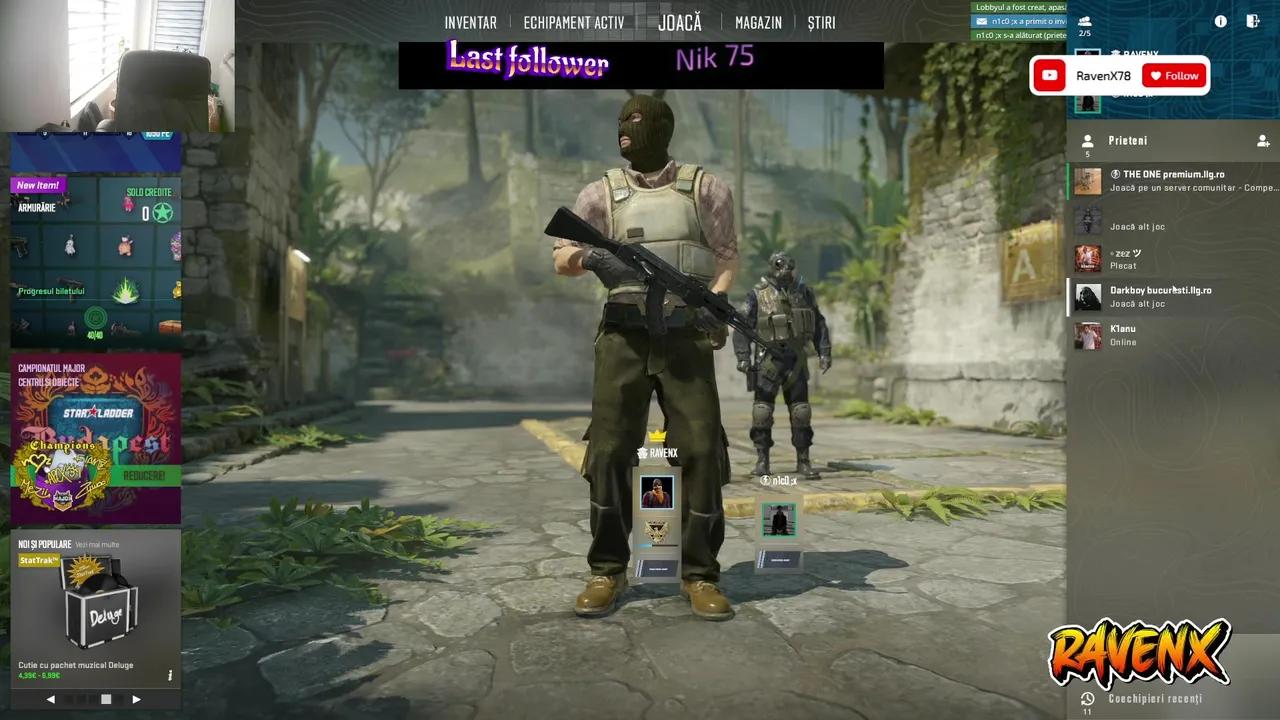Click the leave lobby door icon

click(1253, 20)
